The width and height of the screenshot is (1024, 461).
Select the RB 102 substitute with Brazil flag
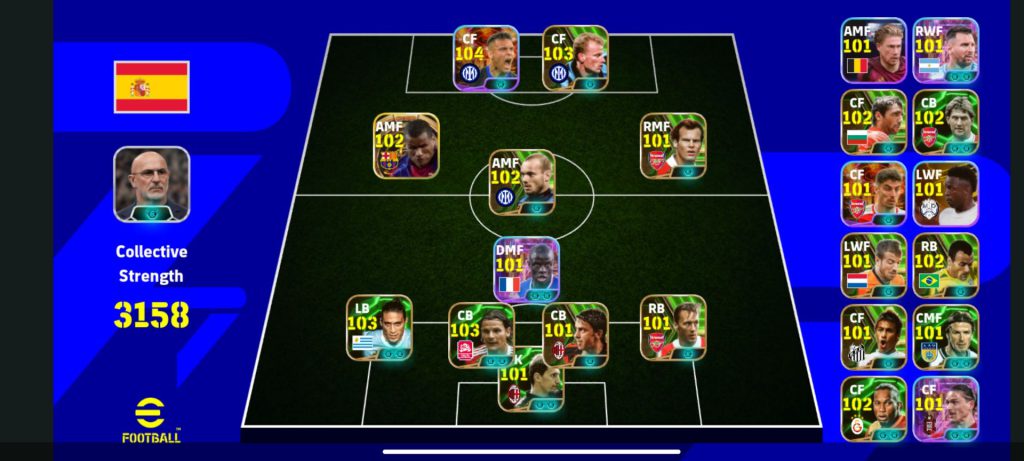pyautogui.click(x=945, y=266)
